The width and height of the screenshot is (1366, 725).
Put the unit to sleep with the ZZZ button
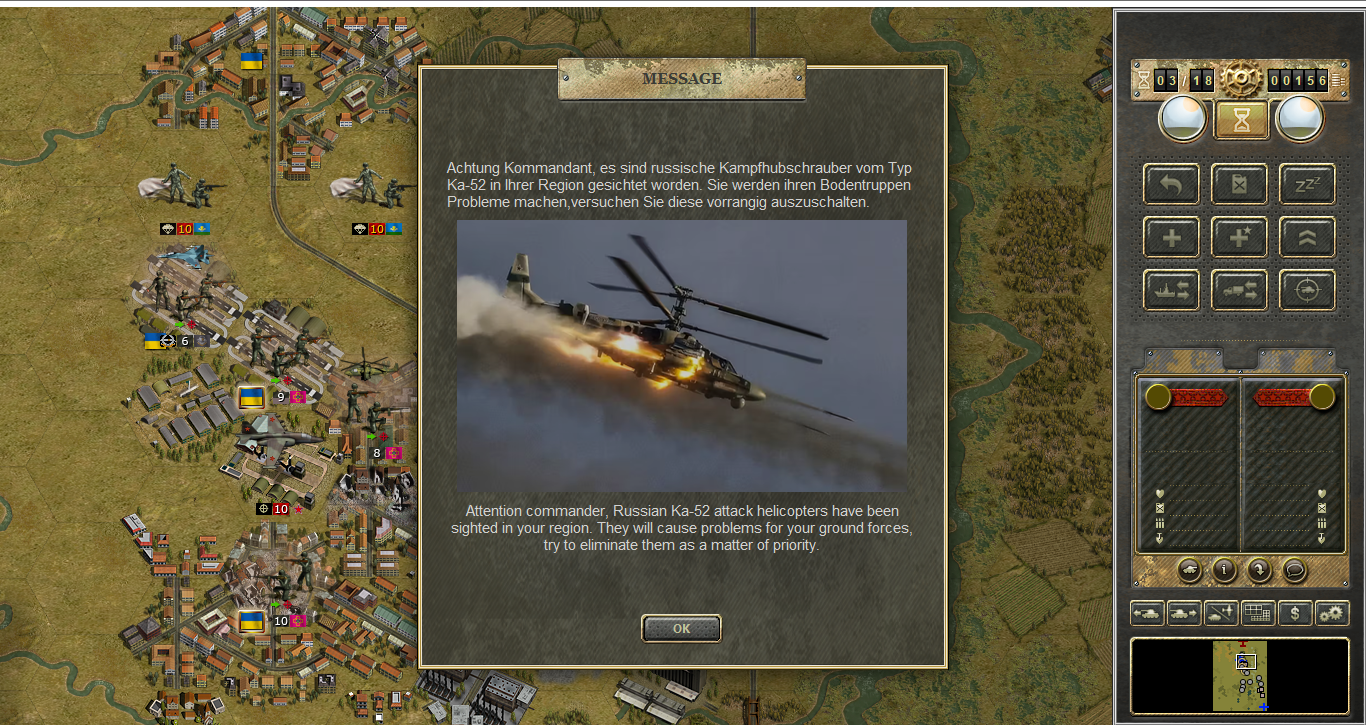tap(1307, 184)
